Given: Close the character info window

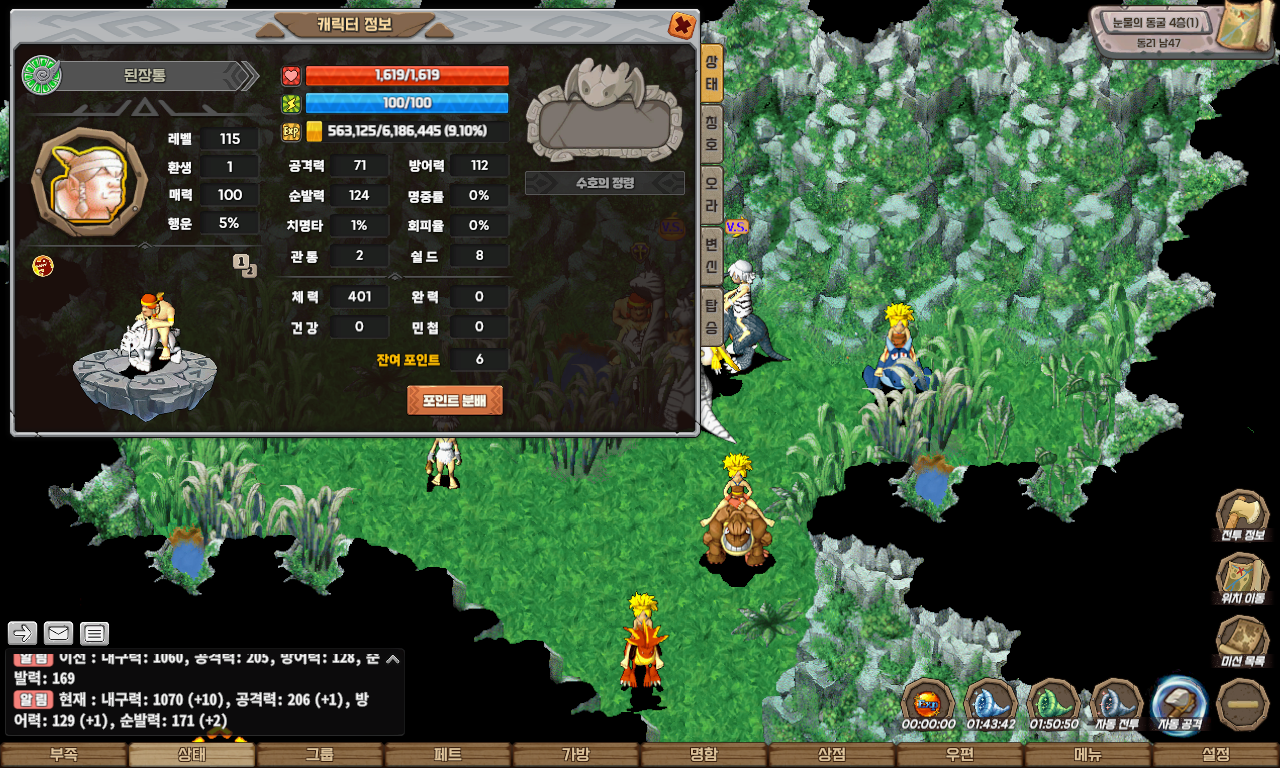Looking at the screenshot, I should click(681, 25).
